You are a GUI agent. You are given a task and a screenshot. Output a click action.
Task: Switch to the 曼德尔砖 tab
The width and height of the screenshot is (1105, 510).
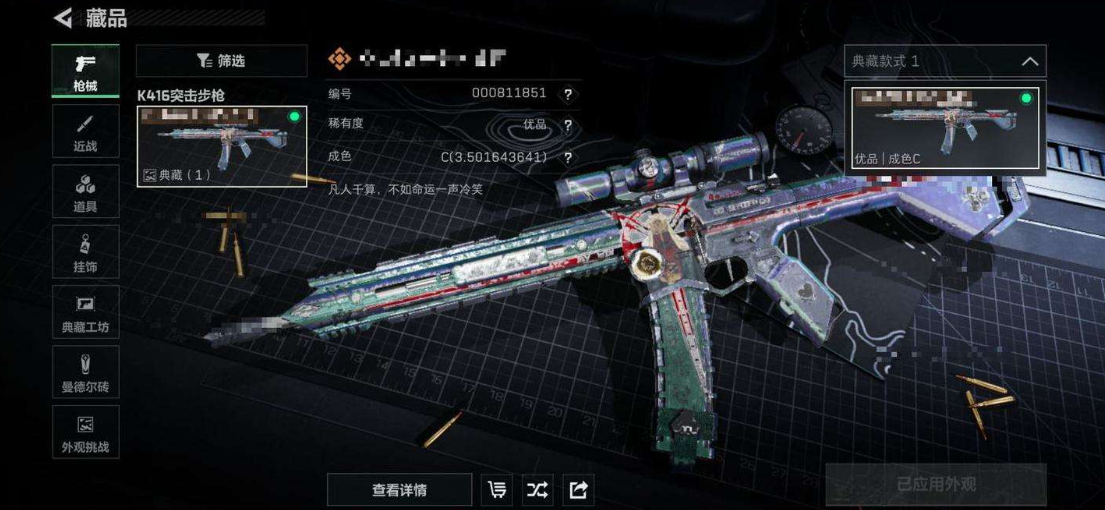point(85,372)
